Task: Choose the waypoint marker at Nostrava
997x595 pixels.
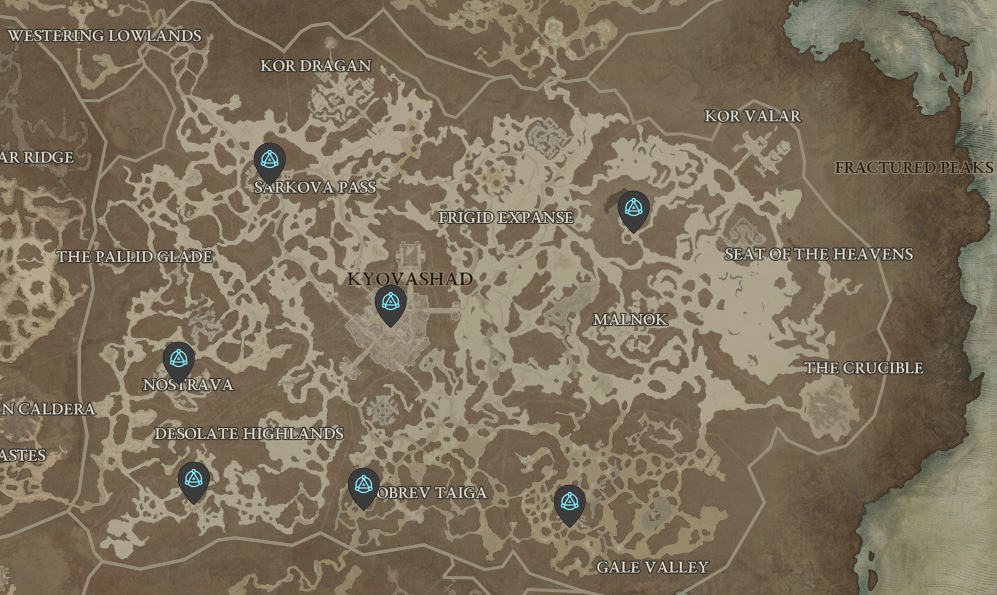Action: (179, 359)
